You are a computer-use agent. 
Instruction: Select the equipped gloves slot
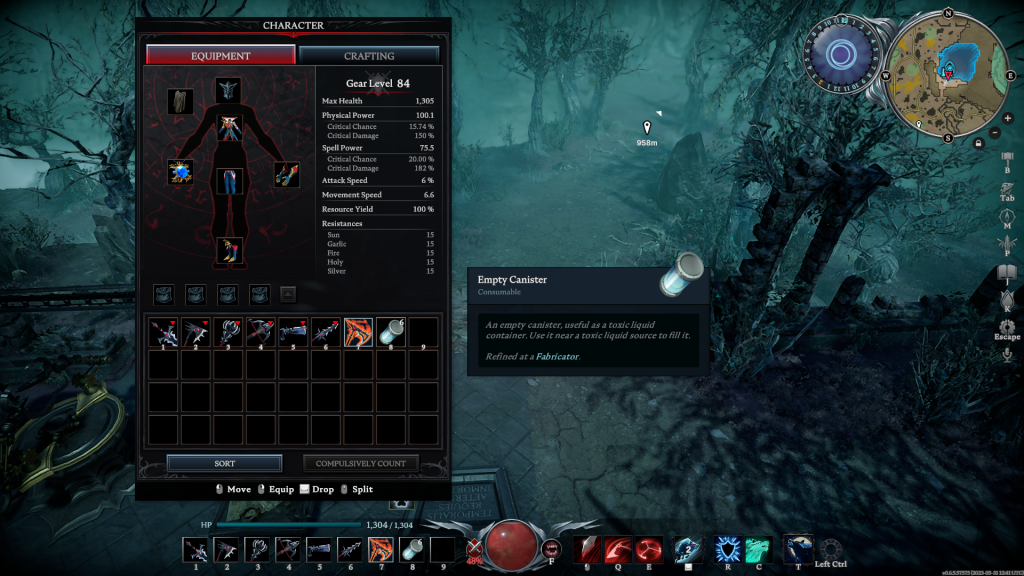tap(287, 174)
